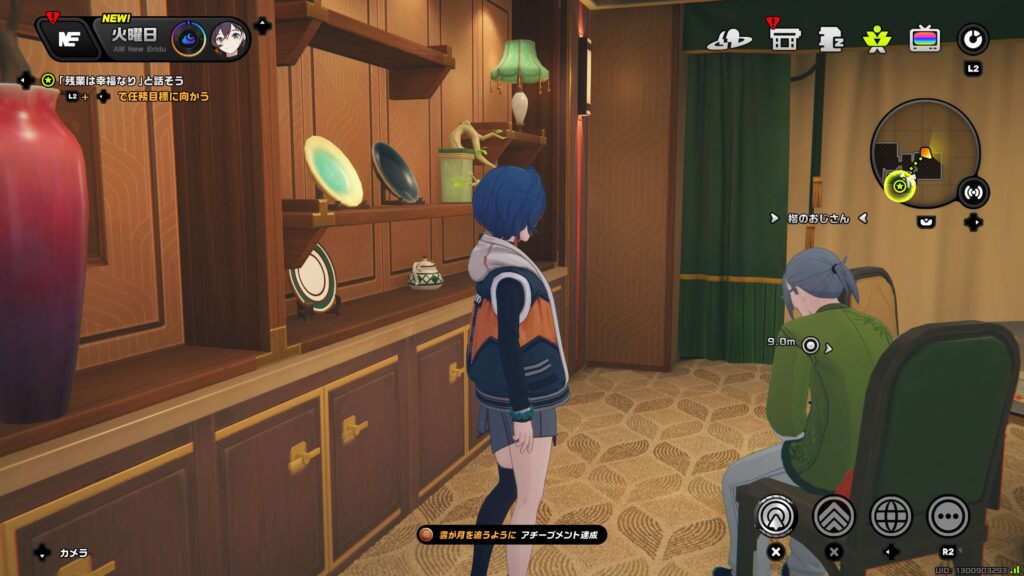Image resolution: width=1024 pixels, height=576 pixels.
Task: Click the character portrait avatar
Action: coord(229,40)
